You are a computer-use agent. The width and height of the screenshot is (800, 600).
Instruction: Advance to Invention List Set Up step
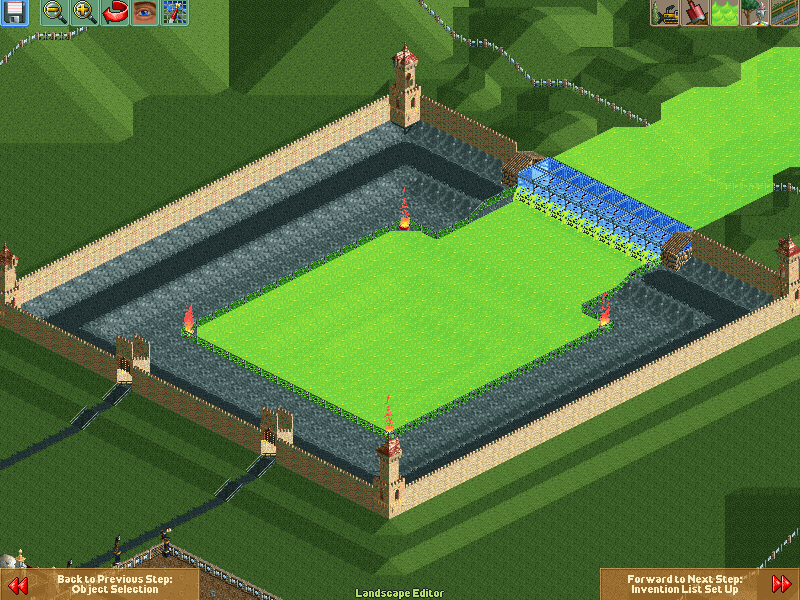coord(698,584)
